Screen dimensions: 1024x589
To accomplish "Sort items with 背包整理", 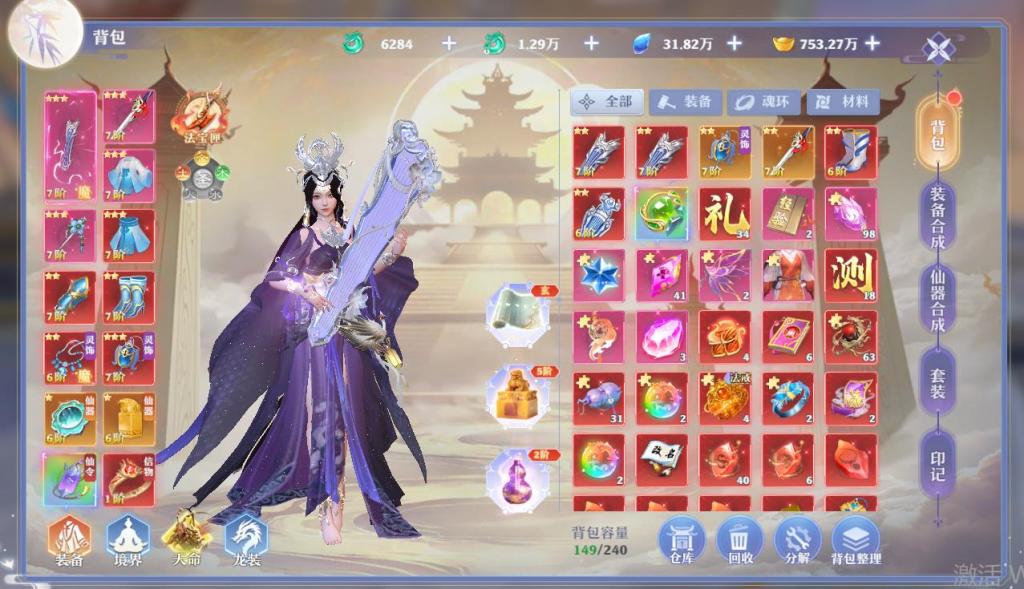I will click(856, 542).
